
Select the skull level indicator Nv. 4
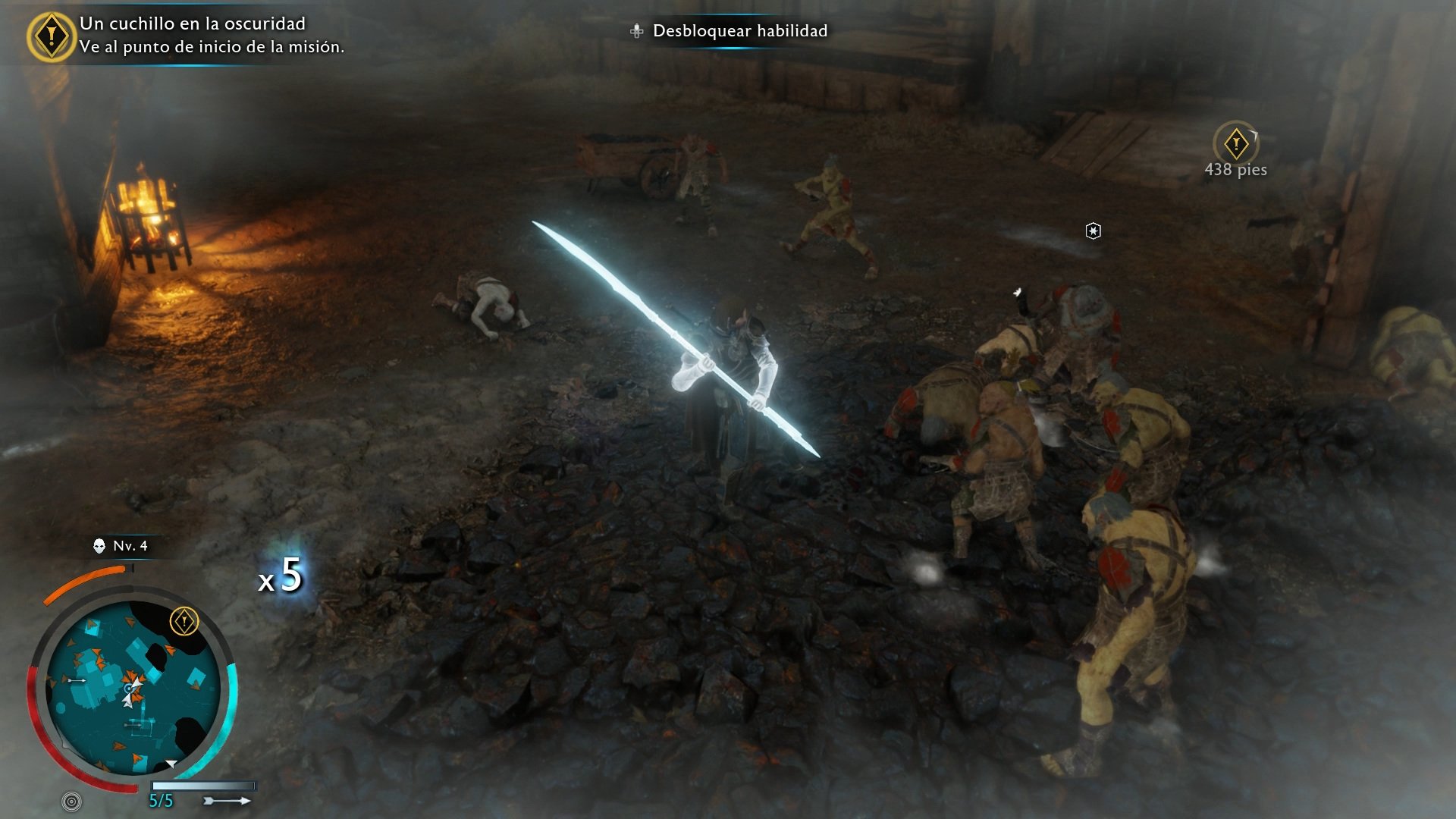click(121, 546)
